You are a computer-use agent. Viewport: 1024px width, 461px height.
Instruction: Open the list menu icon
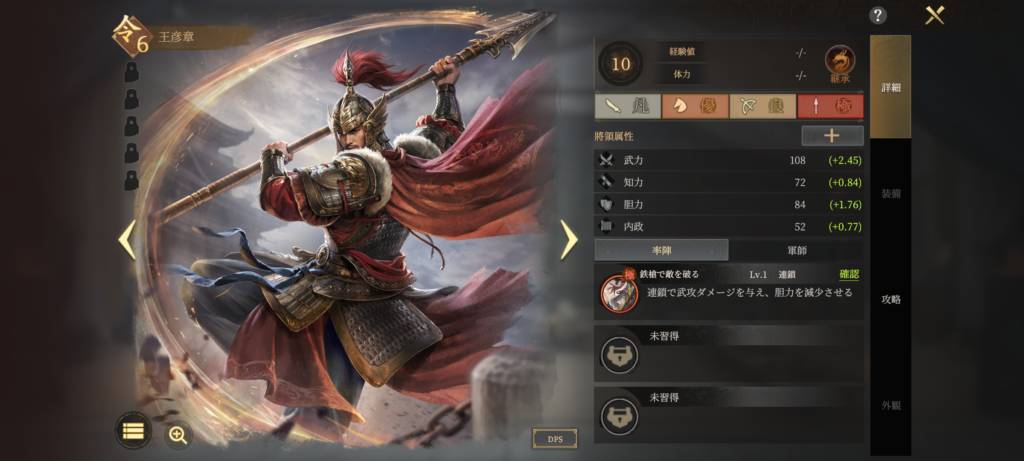[x=133, y=432]
